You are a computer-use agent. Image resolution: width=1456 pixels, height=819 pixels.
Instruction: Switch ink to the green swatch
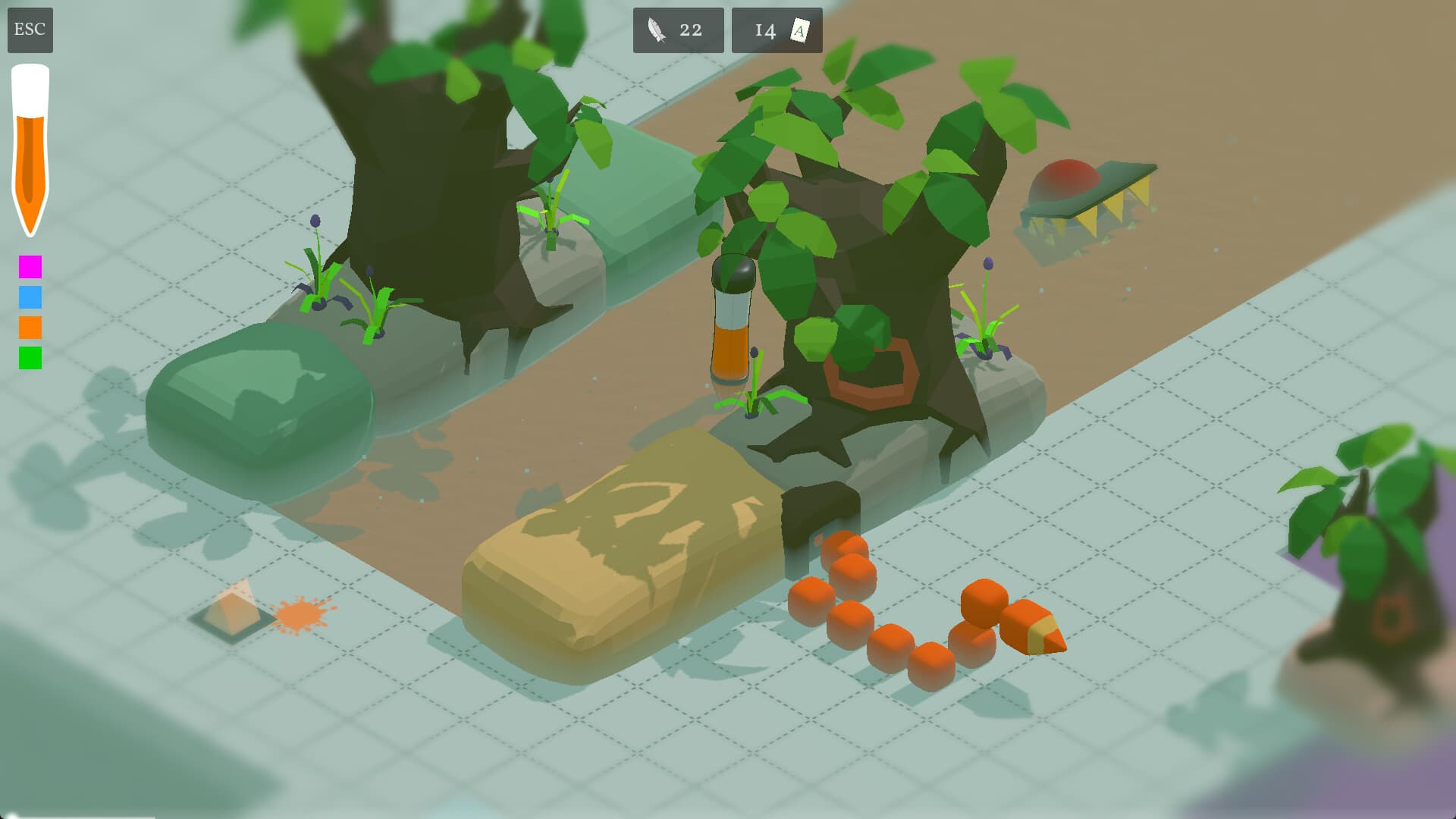pos(30,358)
